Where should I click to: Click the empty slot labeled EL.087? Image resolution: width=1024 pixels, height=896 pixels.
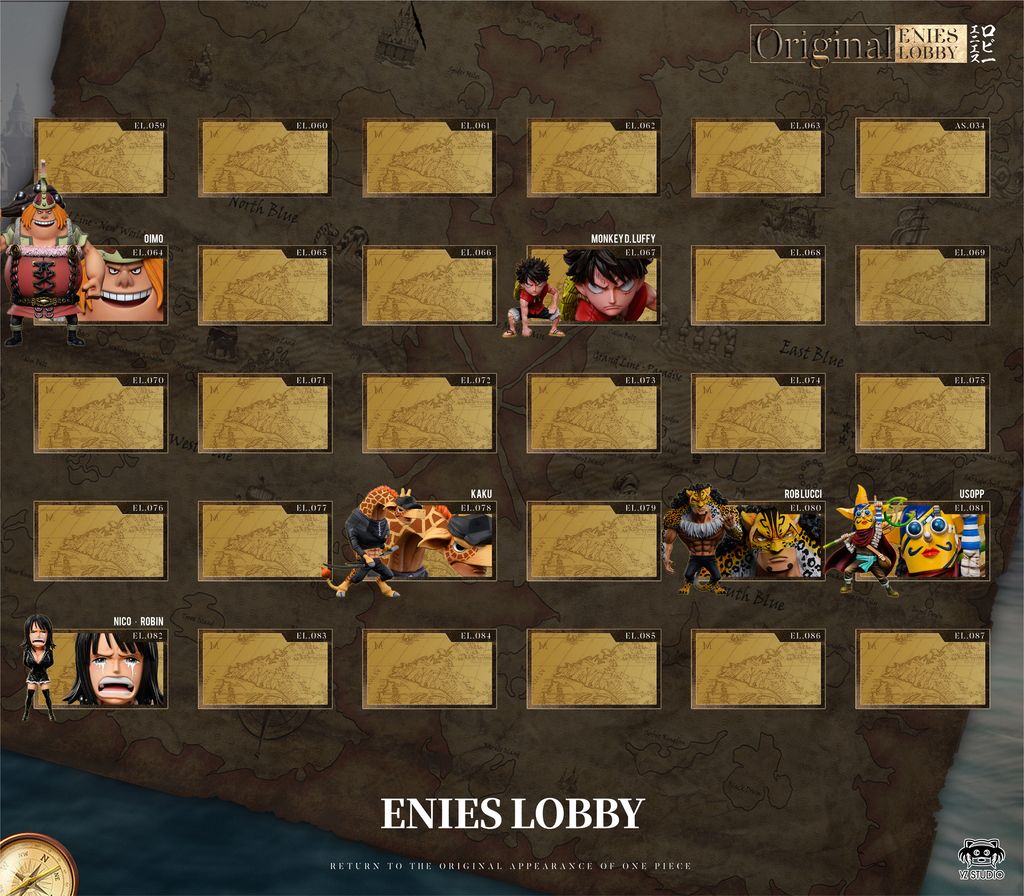click(922, 668)
